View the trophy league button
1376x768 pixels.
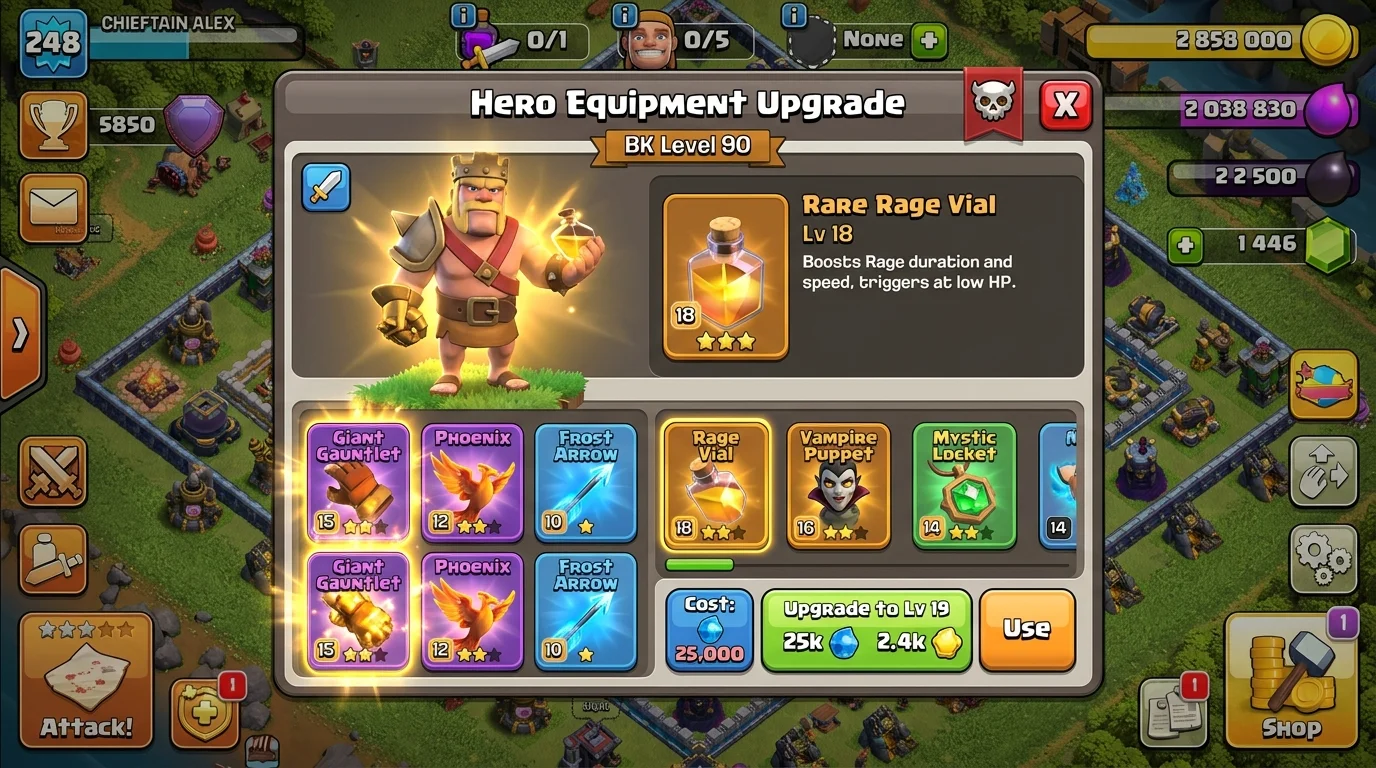(53, 126)
